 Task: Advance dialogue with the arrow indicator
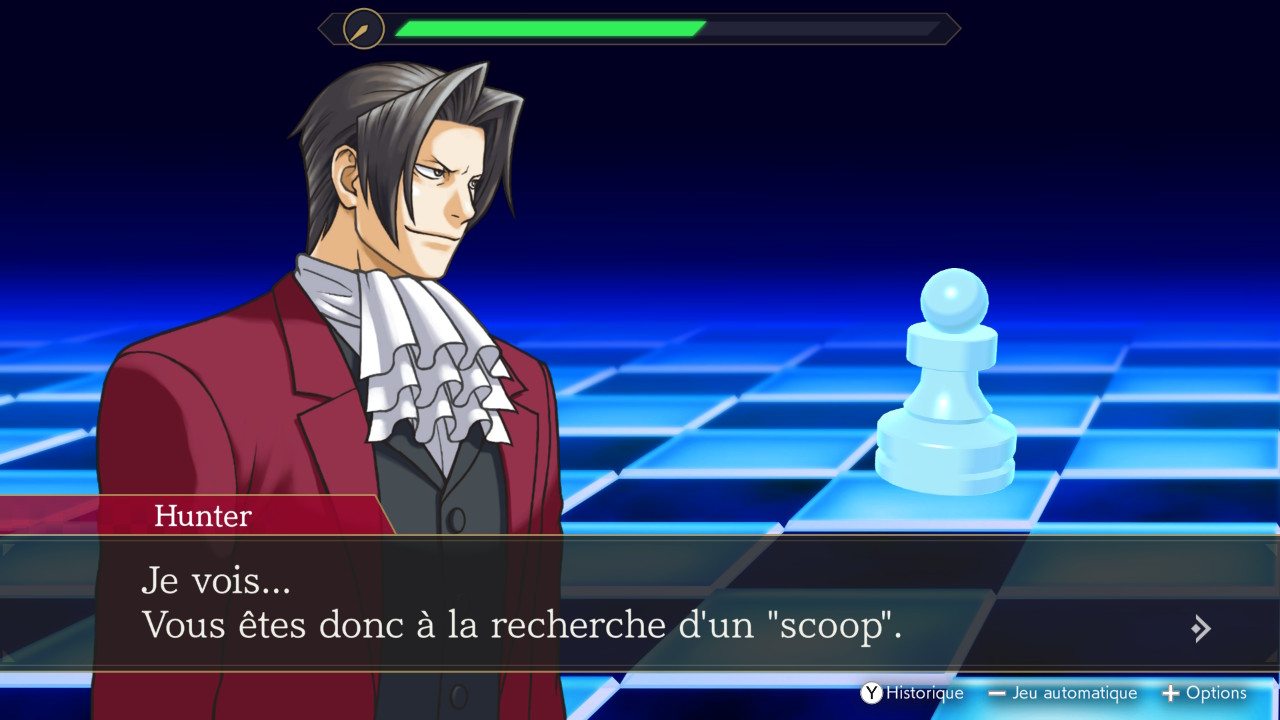(1201, 628)
